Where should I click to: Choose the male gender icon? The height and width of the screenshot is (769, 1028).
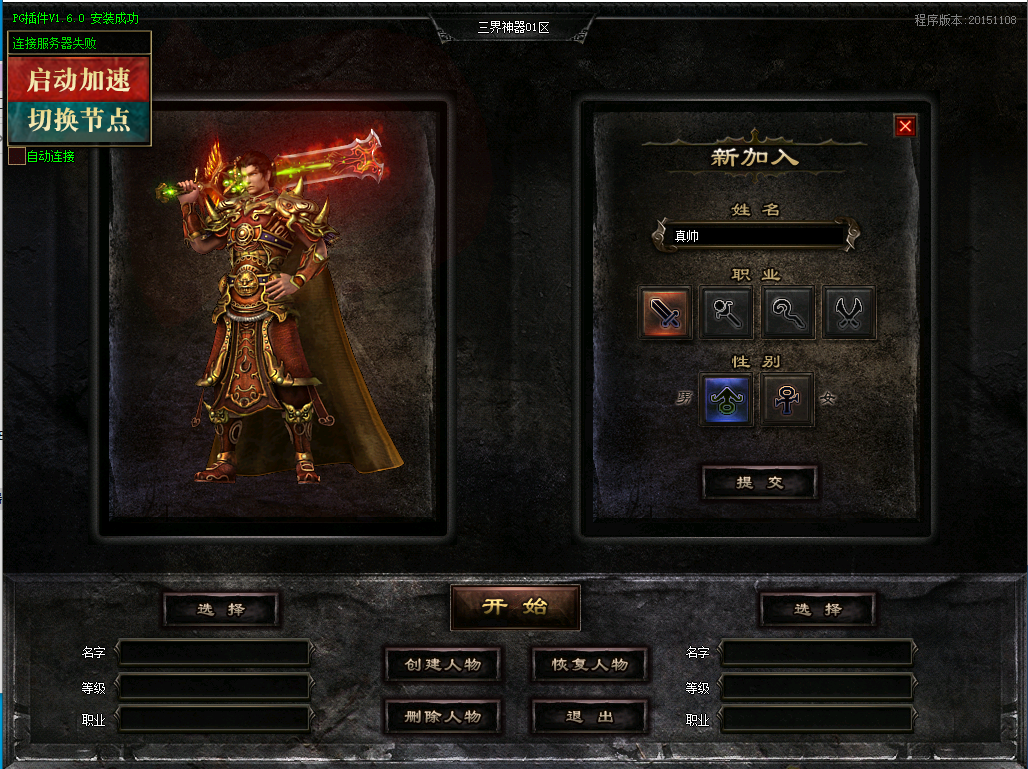tap(727, 399)
